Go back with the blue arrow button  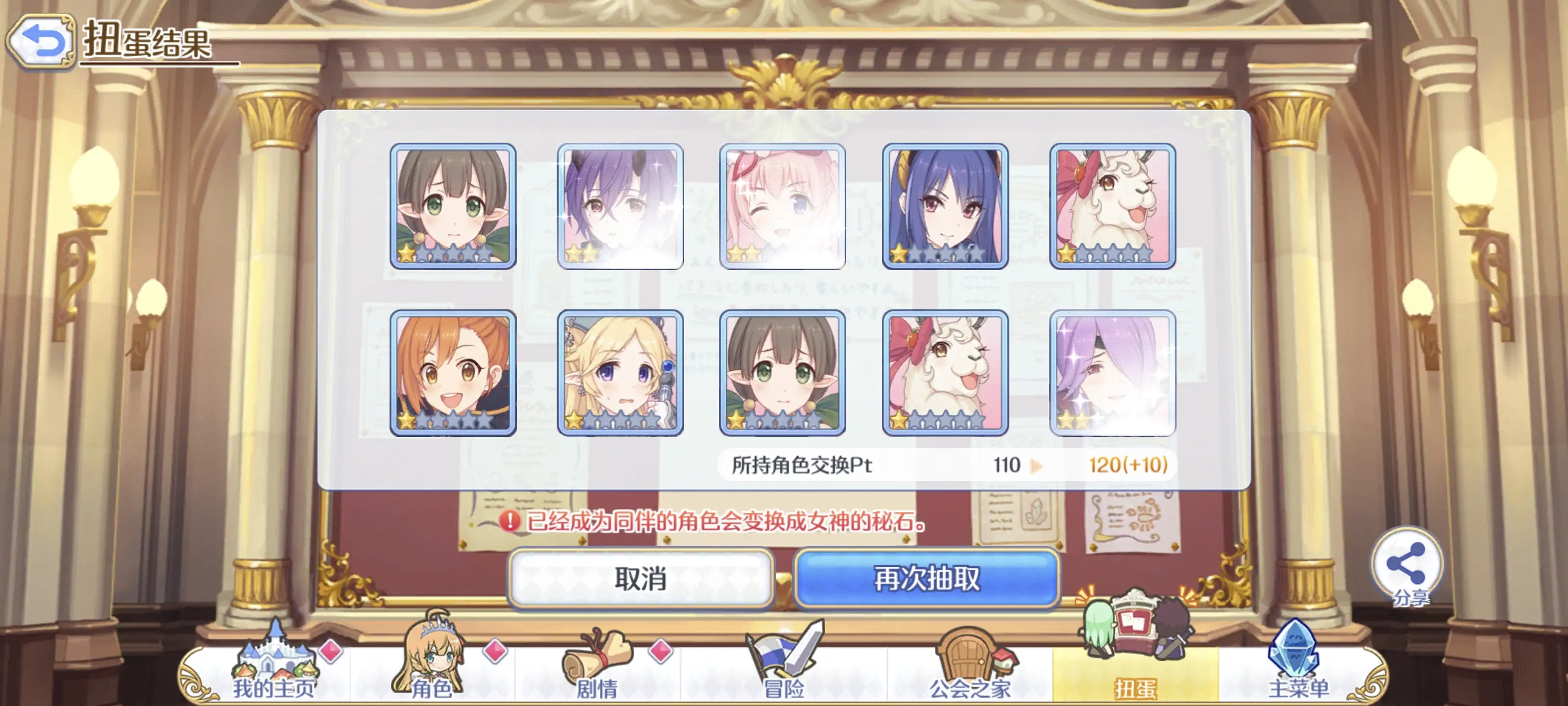40,41
